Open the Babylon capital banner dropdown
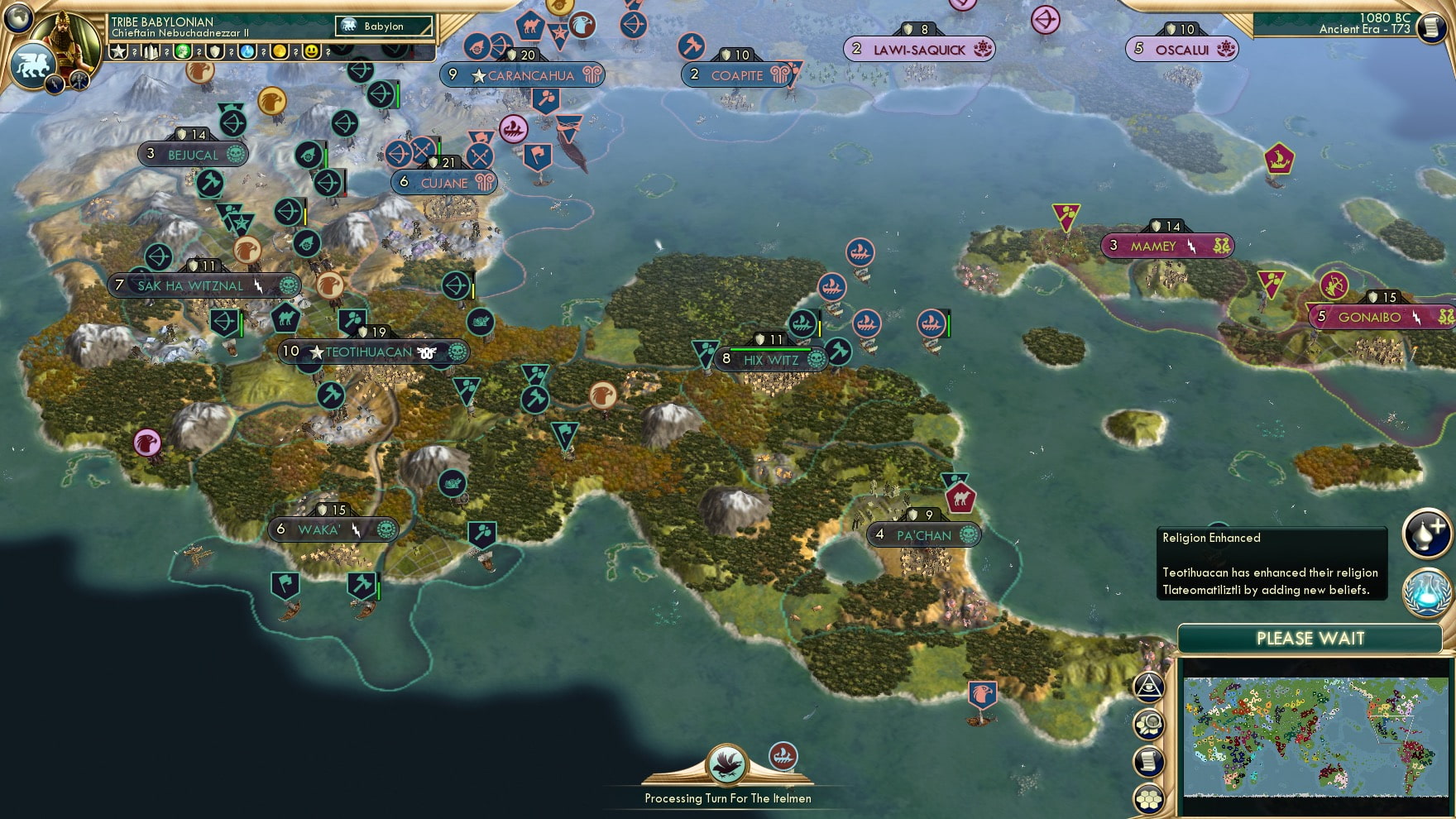The width and height of the screenshot is (1456, 819). [x=385, y=26]
